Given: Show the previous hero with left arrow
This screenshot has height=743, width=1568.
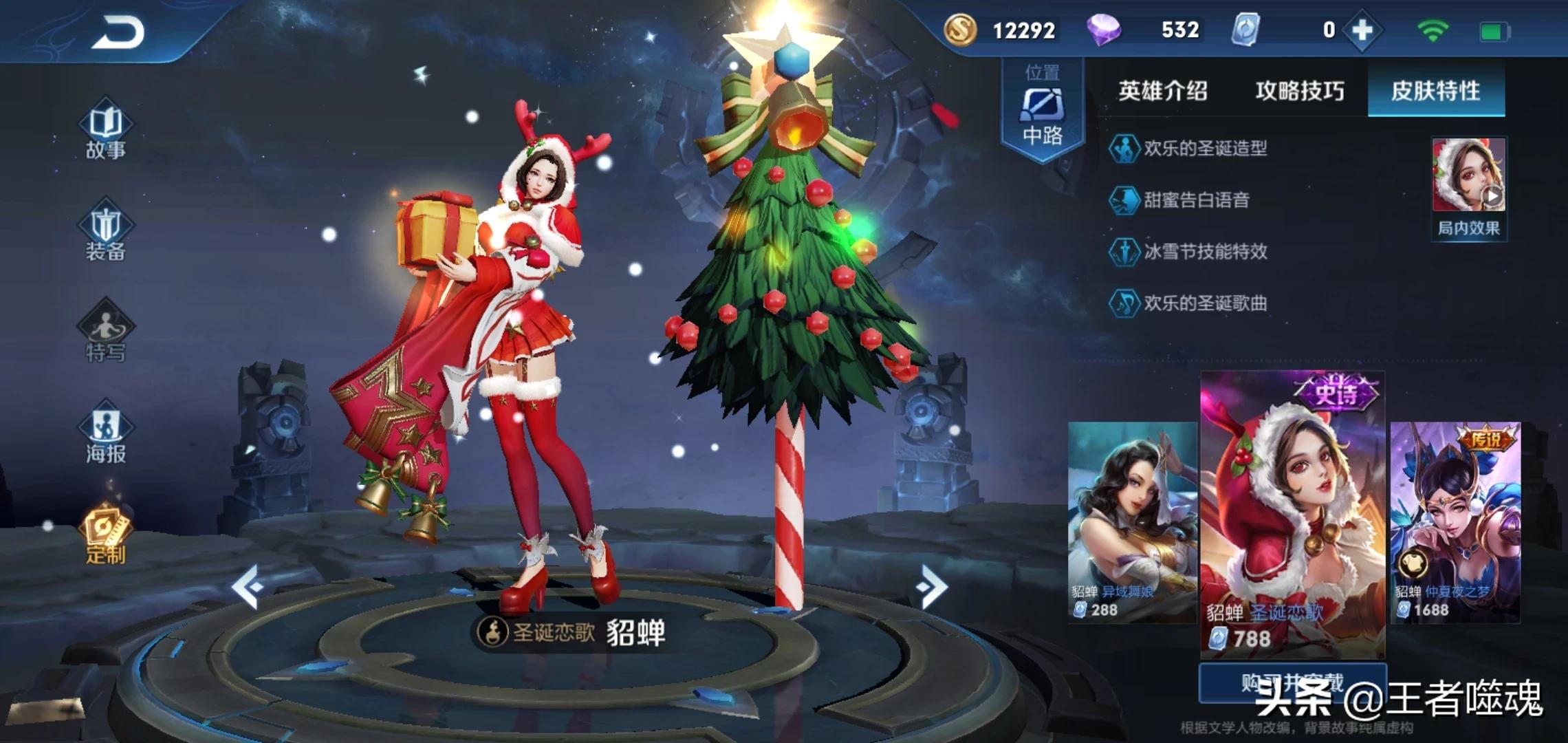Looking at the screenshot, I should click(x=248, y=586).
